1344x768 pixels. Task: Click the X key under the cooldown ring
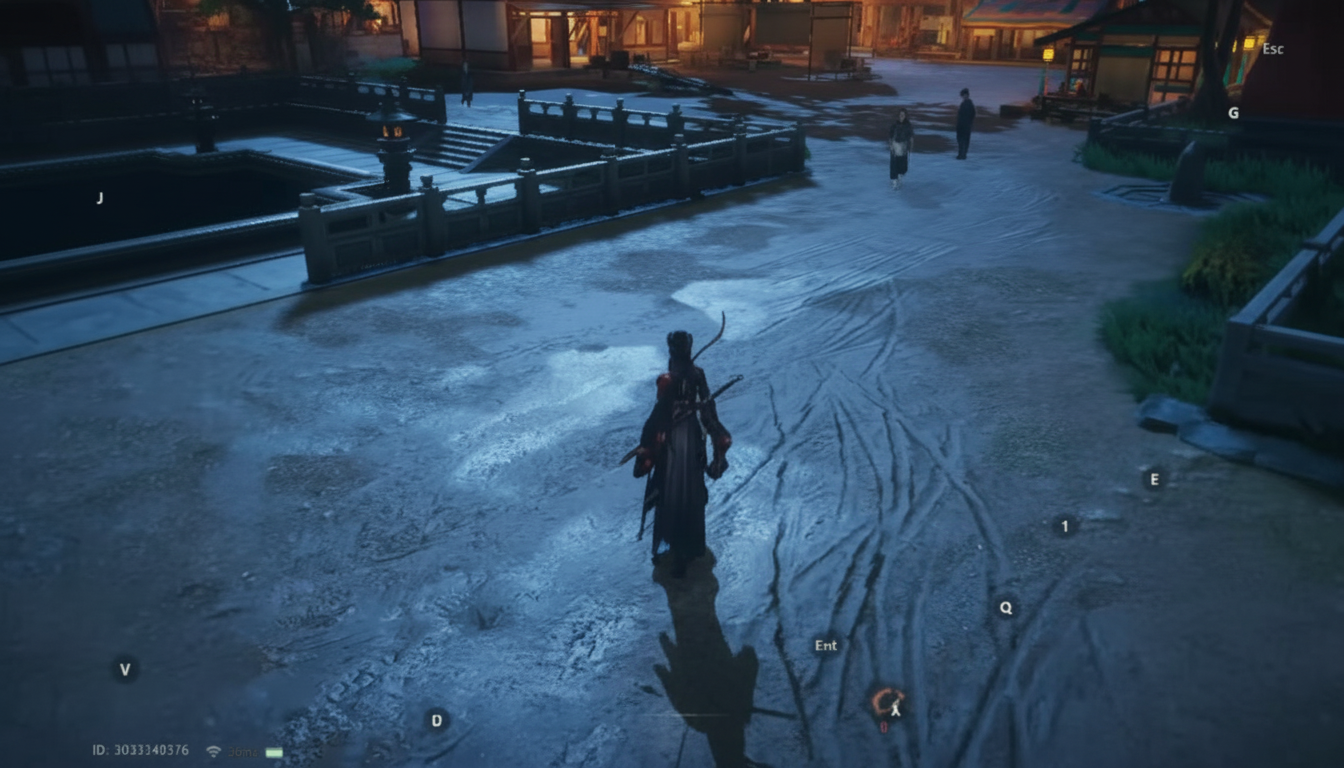point(897,709)
